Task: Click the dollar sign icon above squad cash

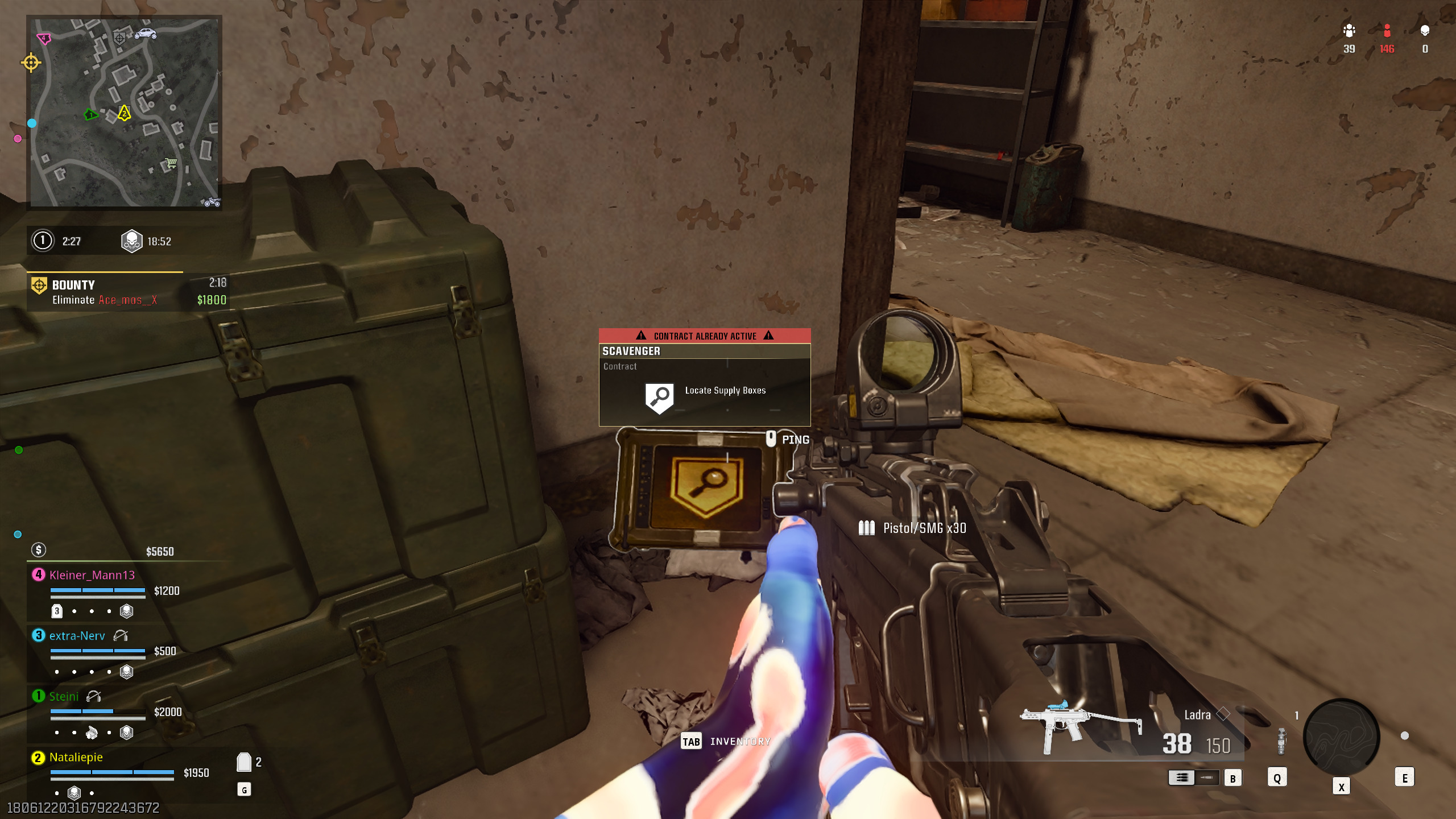Action: [38, 549]
